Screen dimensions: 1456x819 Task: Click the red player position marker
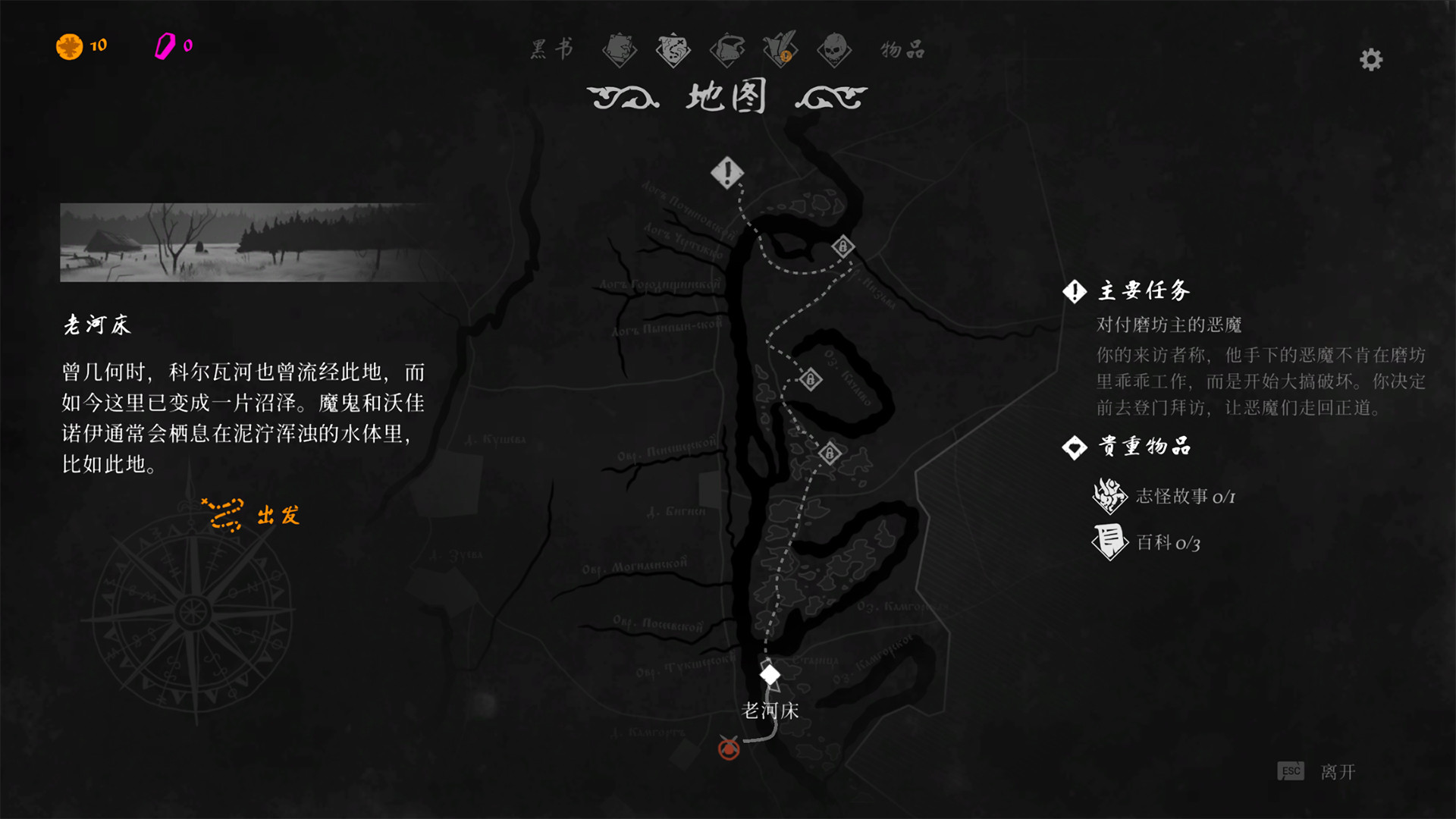click(x=727, y=751)
